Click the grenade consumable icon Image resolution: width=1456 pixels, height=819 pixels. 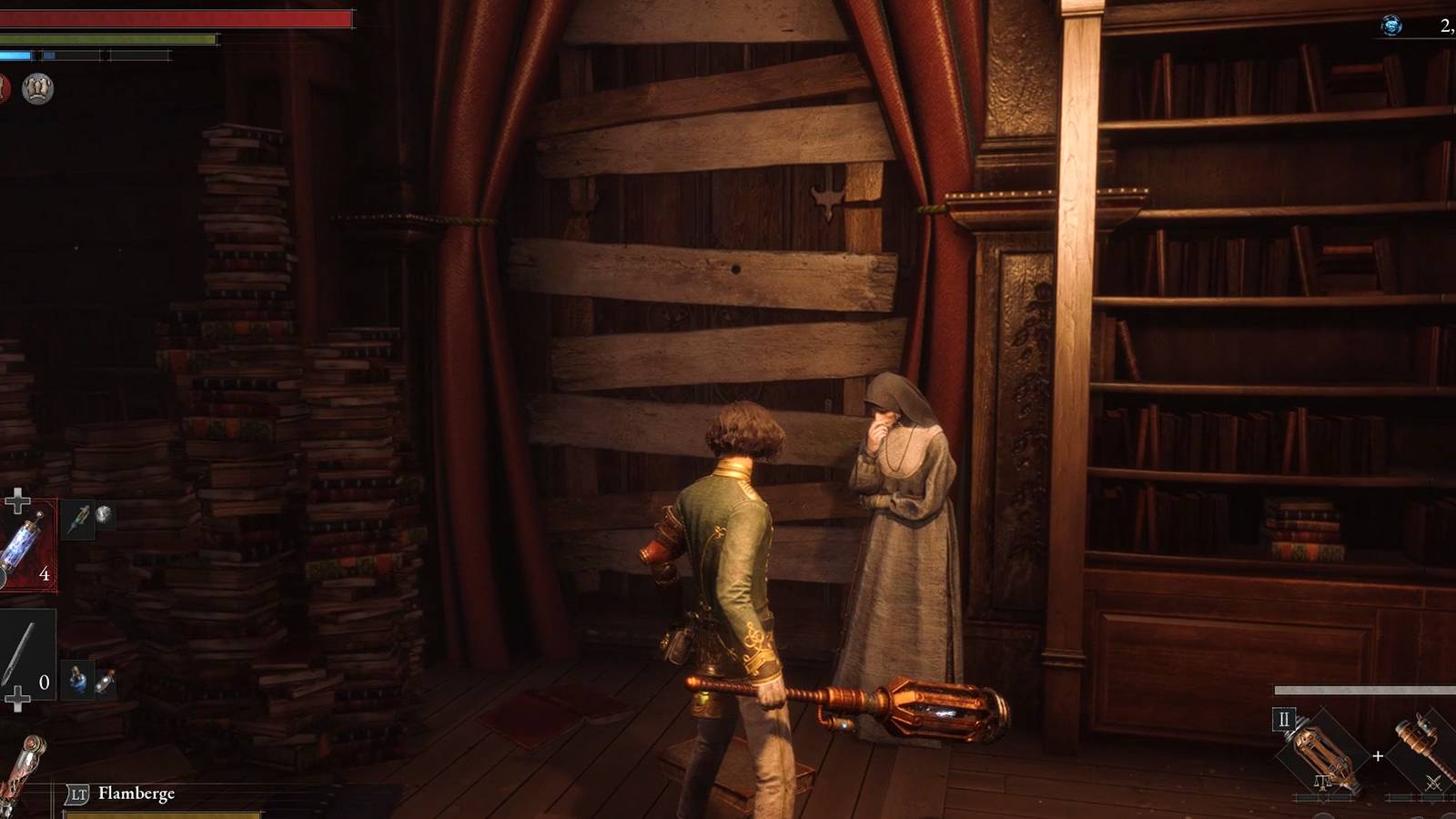pyautogui.click(x=106, y=679)
